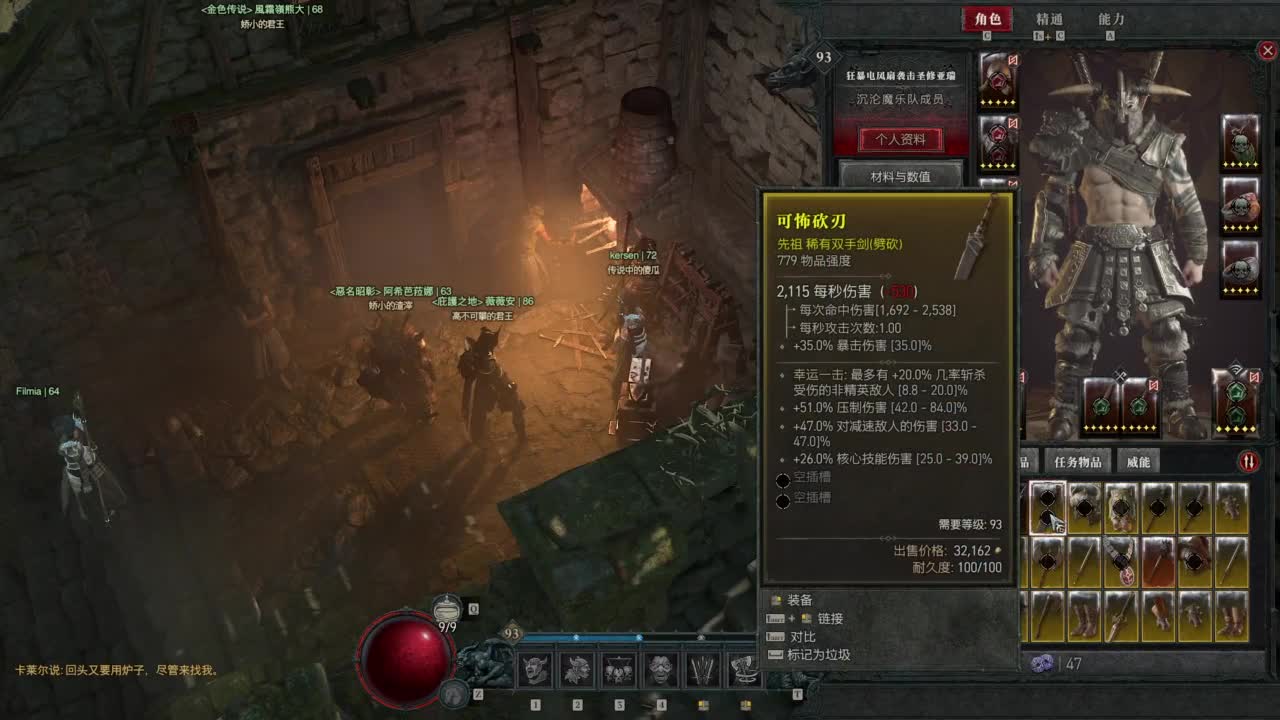1280x720 pixels.
Task: Open the 威能 tab
Action: click(x=1139, y=461)
